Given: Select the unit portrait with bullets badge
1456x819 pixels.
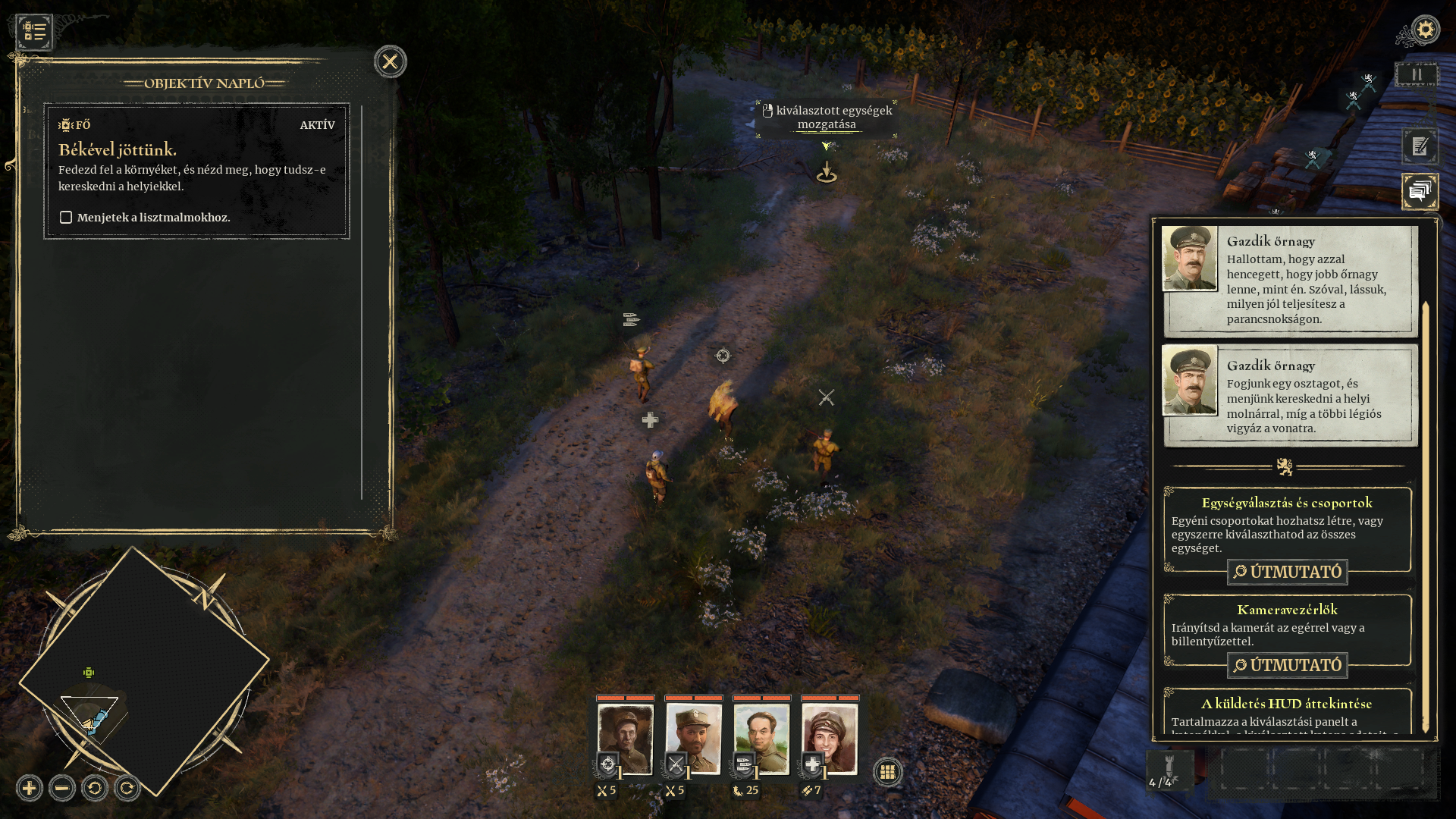Looking at the screenshot, I should point(761,738).
